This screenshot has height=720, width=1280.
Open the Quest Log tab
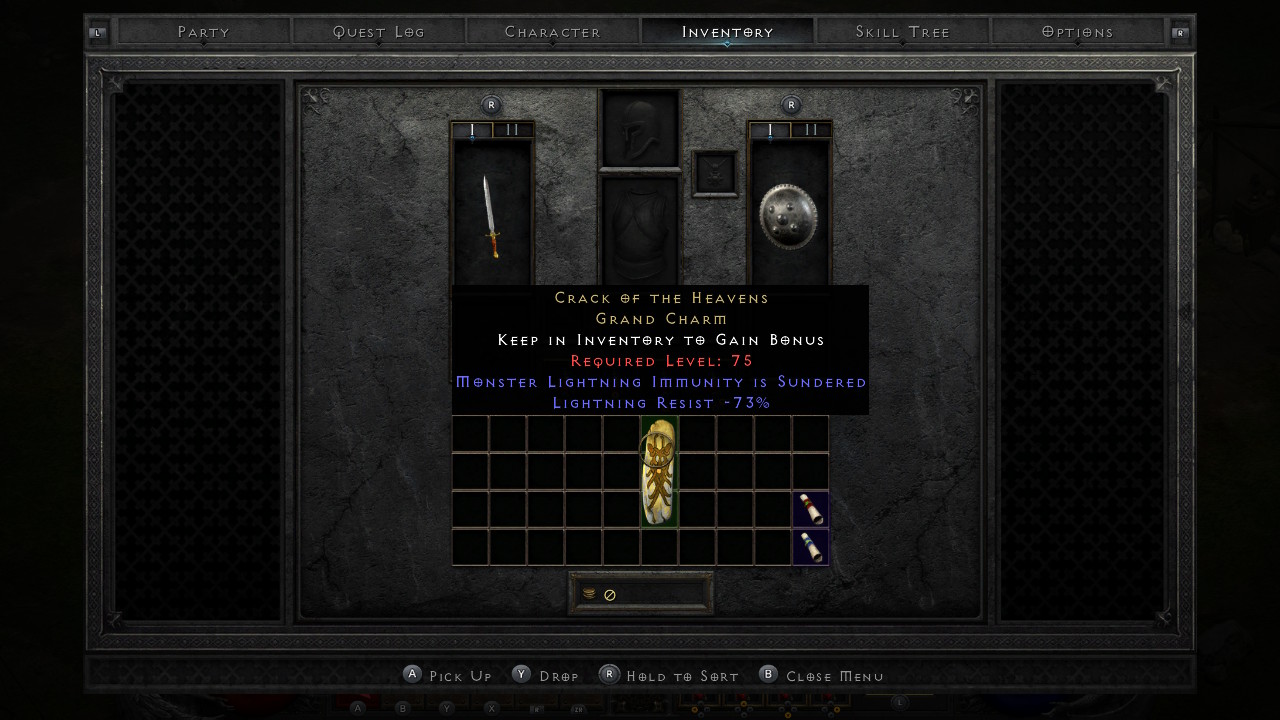click(x=379, y=32)
